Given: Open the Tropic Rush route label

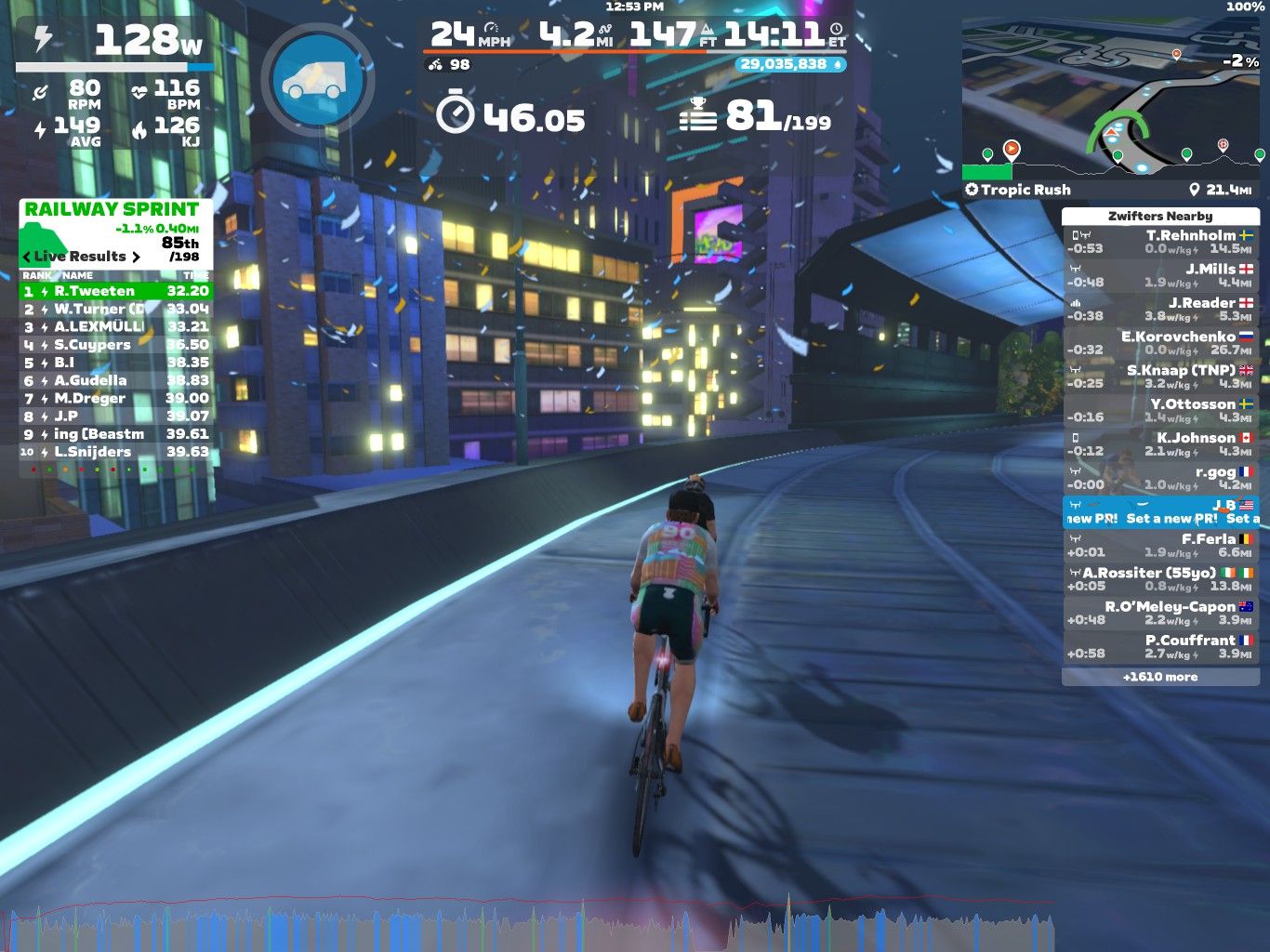Looking at the screenshot, I should tap(1018, 190).
